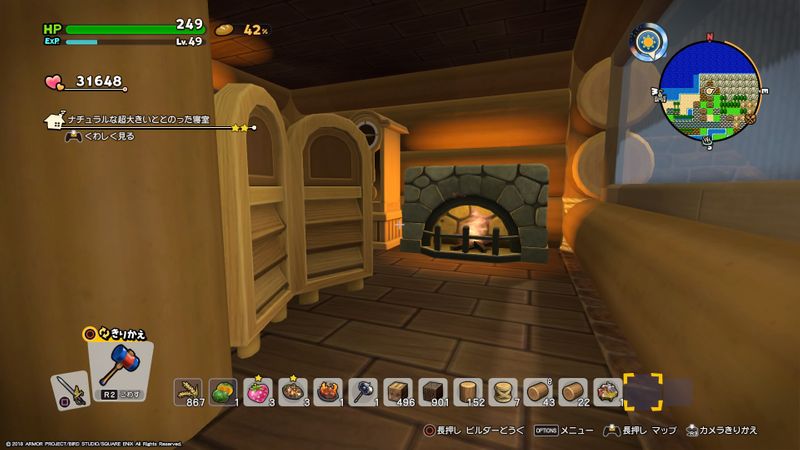This screenshot has height=450, width=800.
Task: Select the wooden block stack of 496
Action: pyautogui.click(x=398, y=391)
